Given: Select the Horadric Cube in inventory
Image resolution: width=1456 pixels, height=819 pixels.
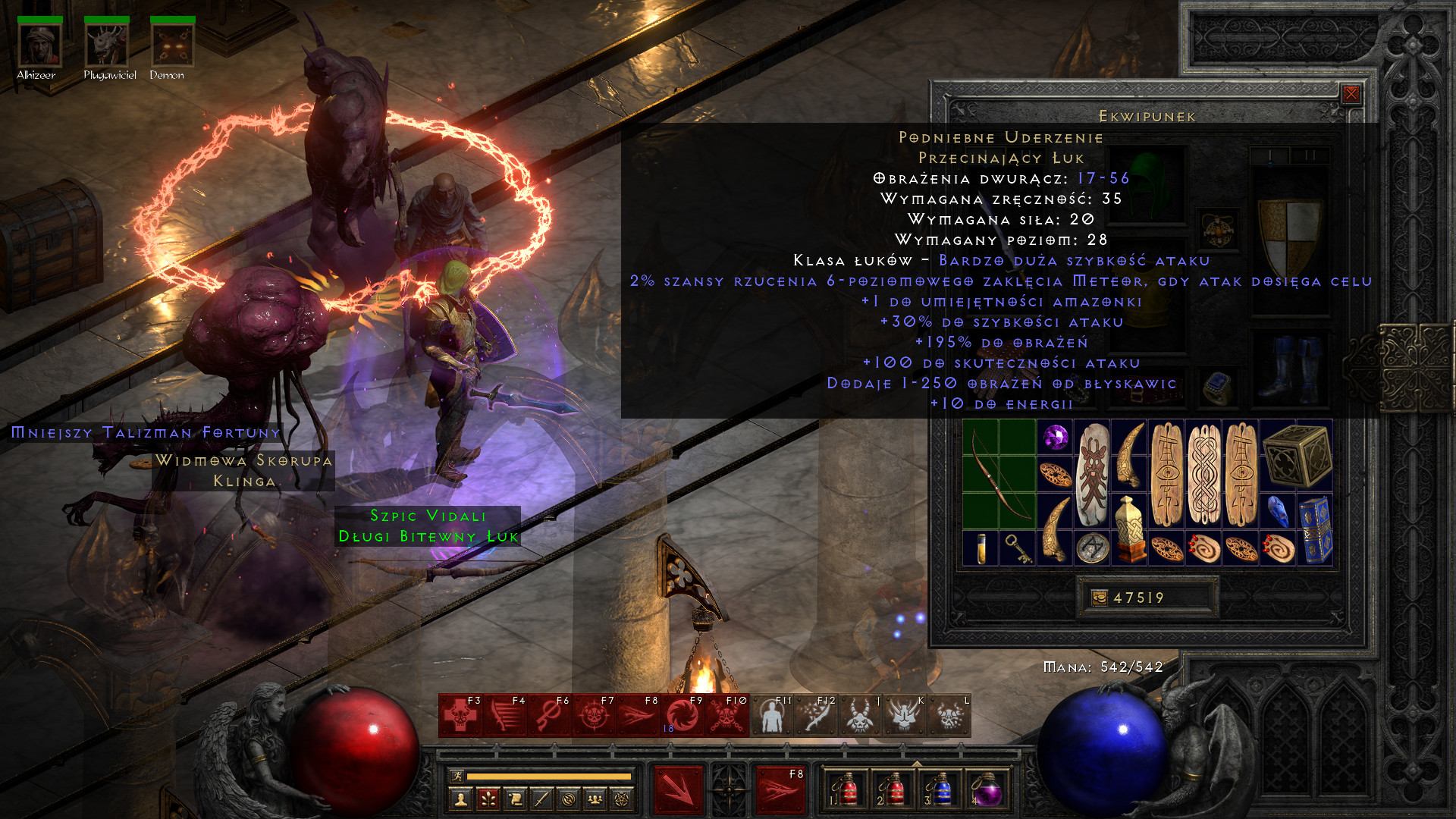Looking at the screenshot, I should pyautogui.click(x=1297, y=455).
